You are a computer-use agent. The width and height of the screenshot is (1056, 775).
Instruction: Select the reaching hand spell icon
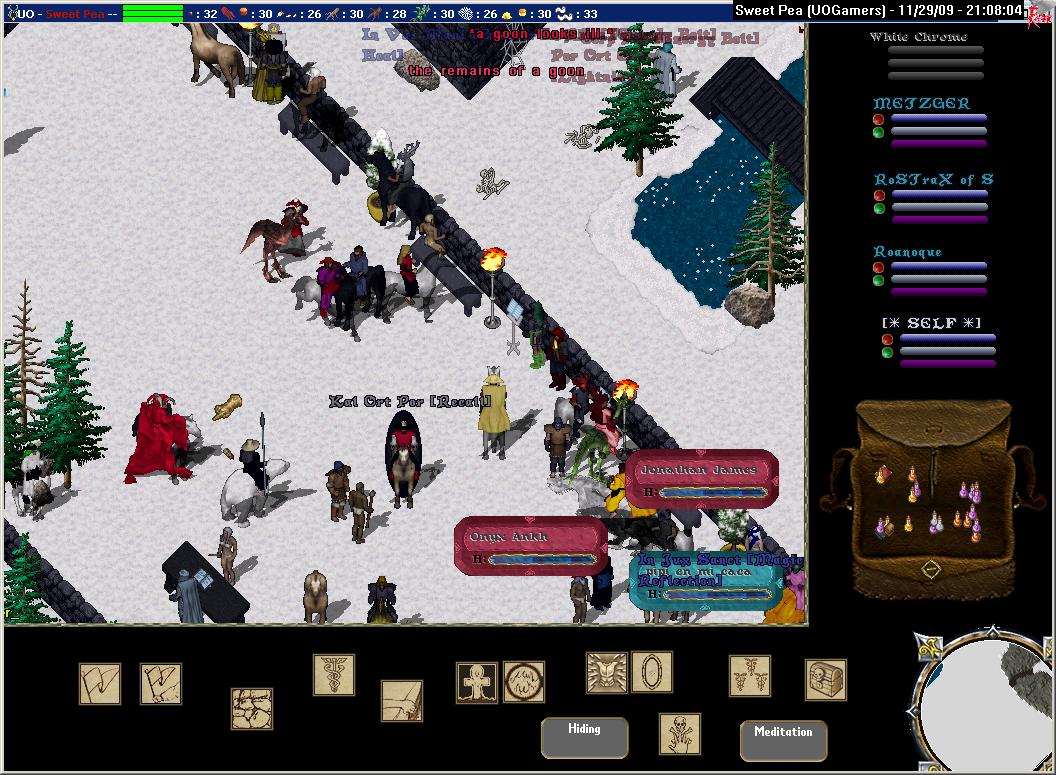point(402,701)
